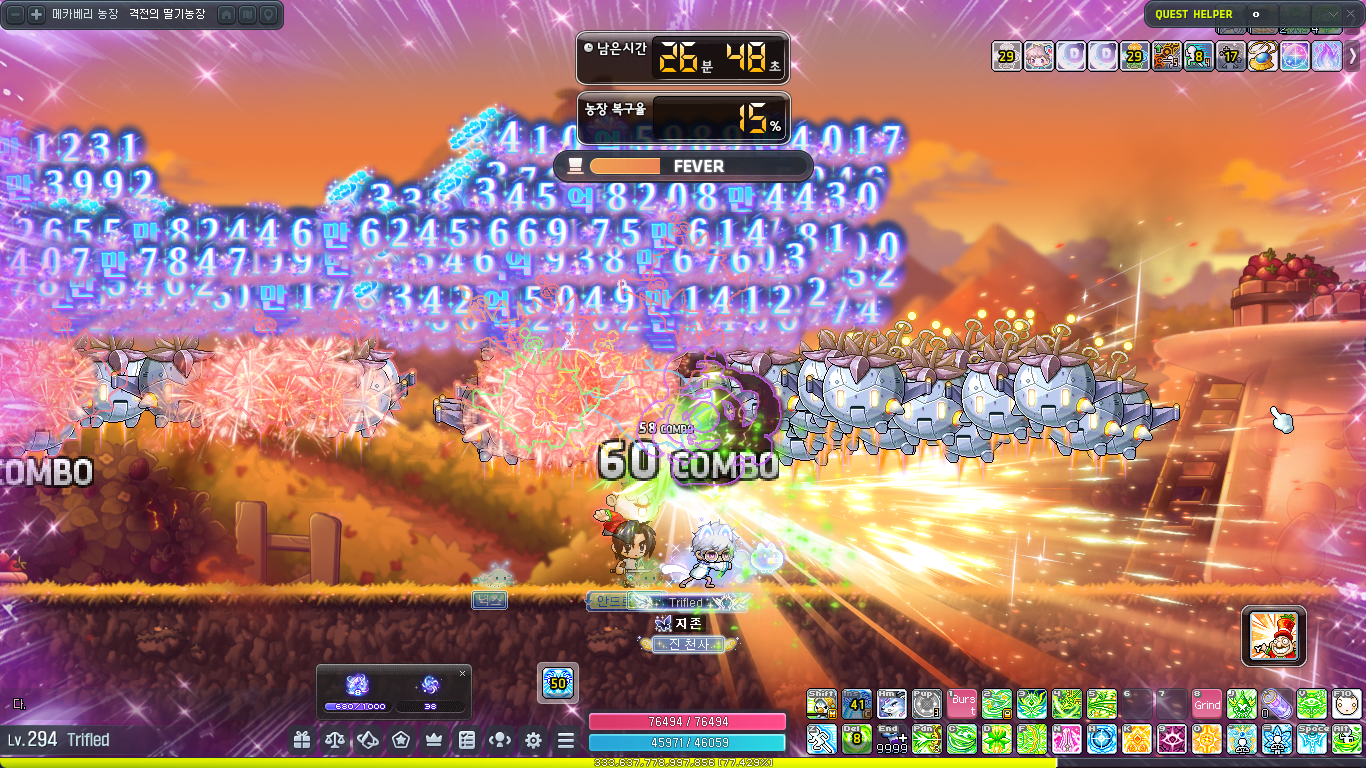Open the gift box cash shop menu
The height and width of the screenshot is (768, 1366).
pyautogui.click(x=302, y=741)
